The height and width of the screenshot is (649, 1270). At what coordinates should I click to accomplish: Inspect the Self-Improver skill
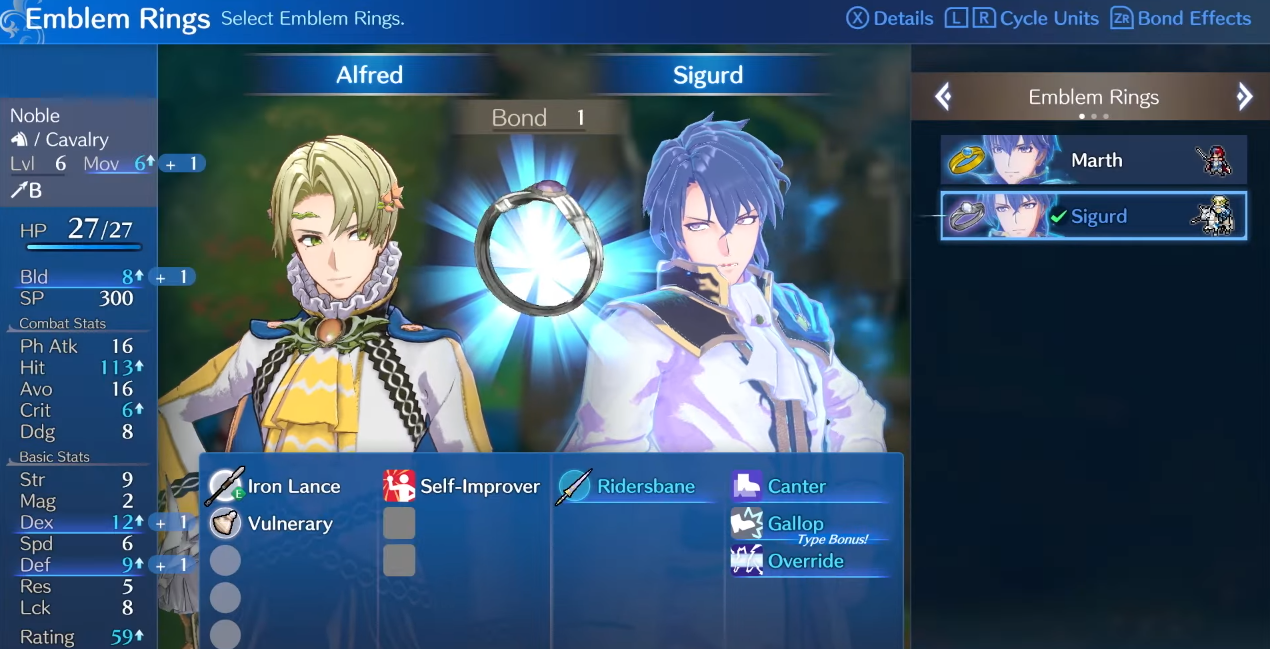pos(461,487)
